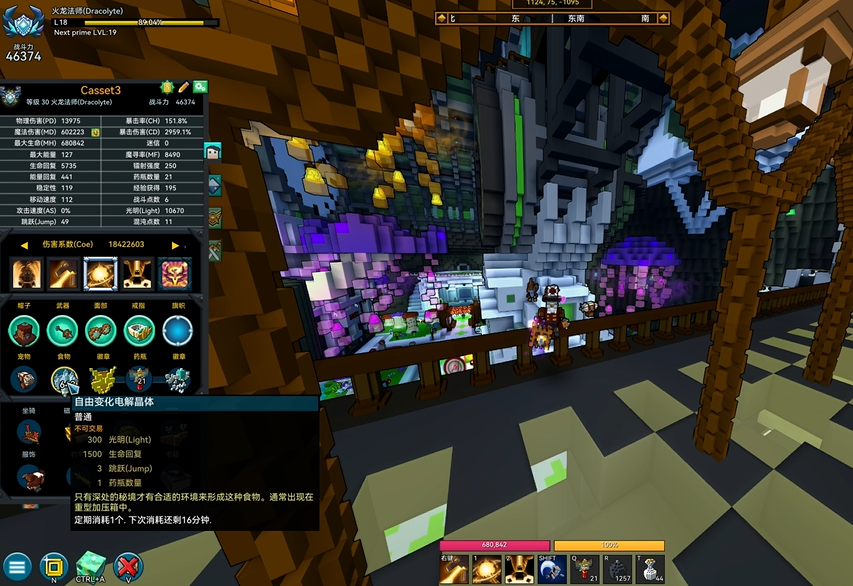This screenshot has width=853, height=586.
Task: Select the hat equipment slot
Action: click(x=24, y=329)
